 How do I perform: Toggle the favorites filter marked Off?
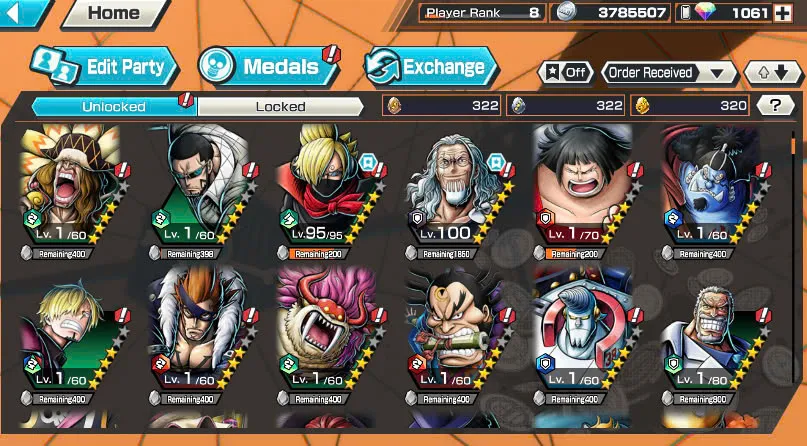pyautogui.click(x=564, y=73)
